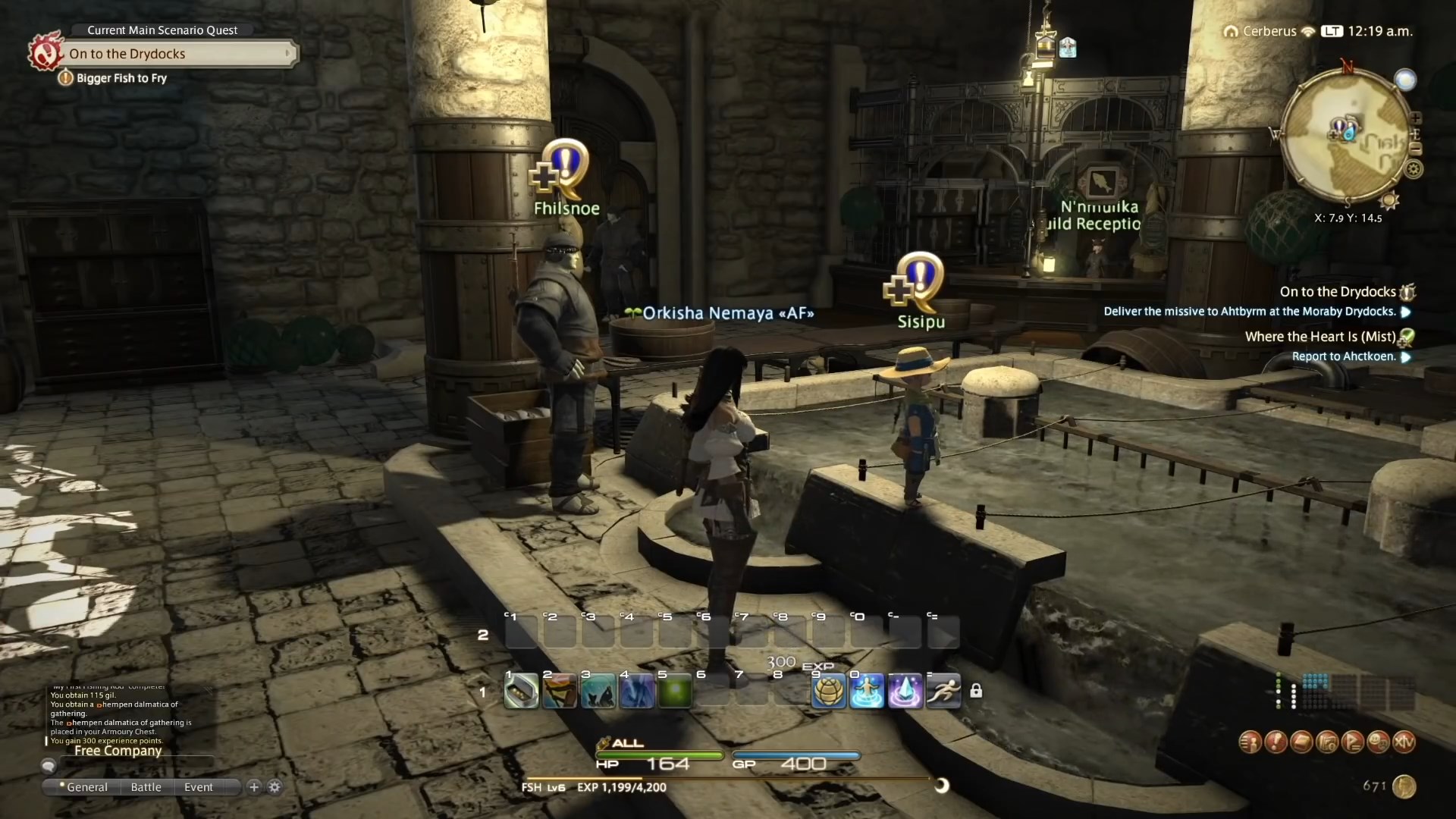Click the FSH EXP progress bar
1456x819 pixels.
click(728, 776)
